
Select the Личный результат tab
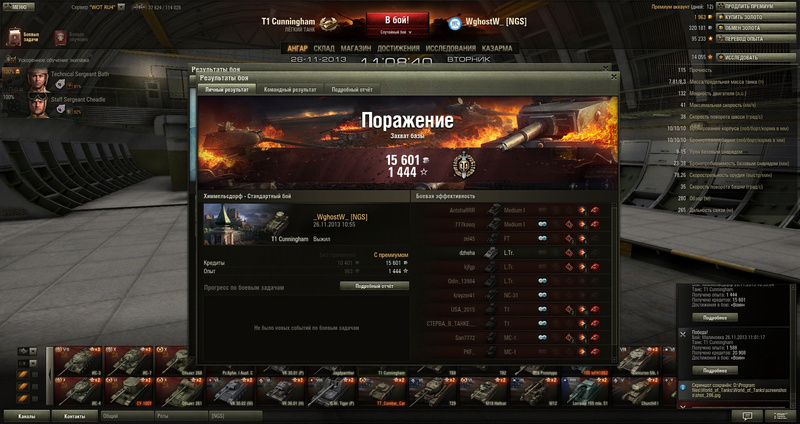[227, 90]
